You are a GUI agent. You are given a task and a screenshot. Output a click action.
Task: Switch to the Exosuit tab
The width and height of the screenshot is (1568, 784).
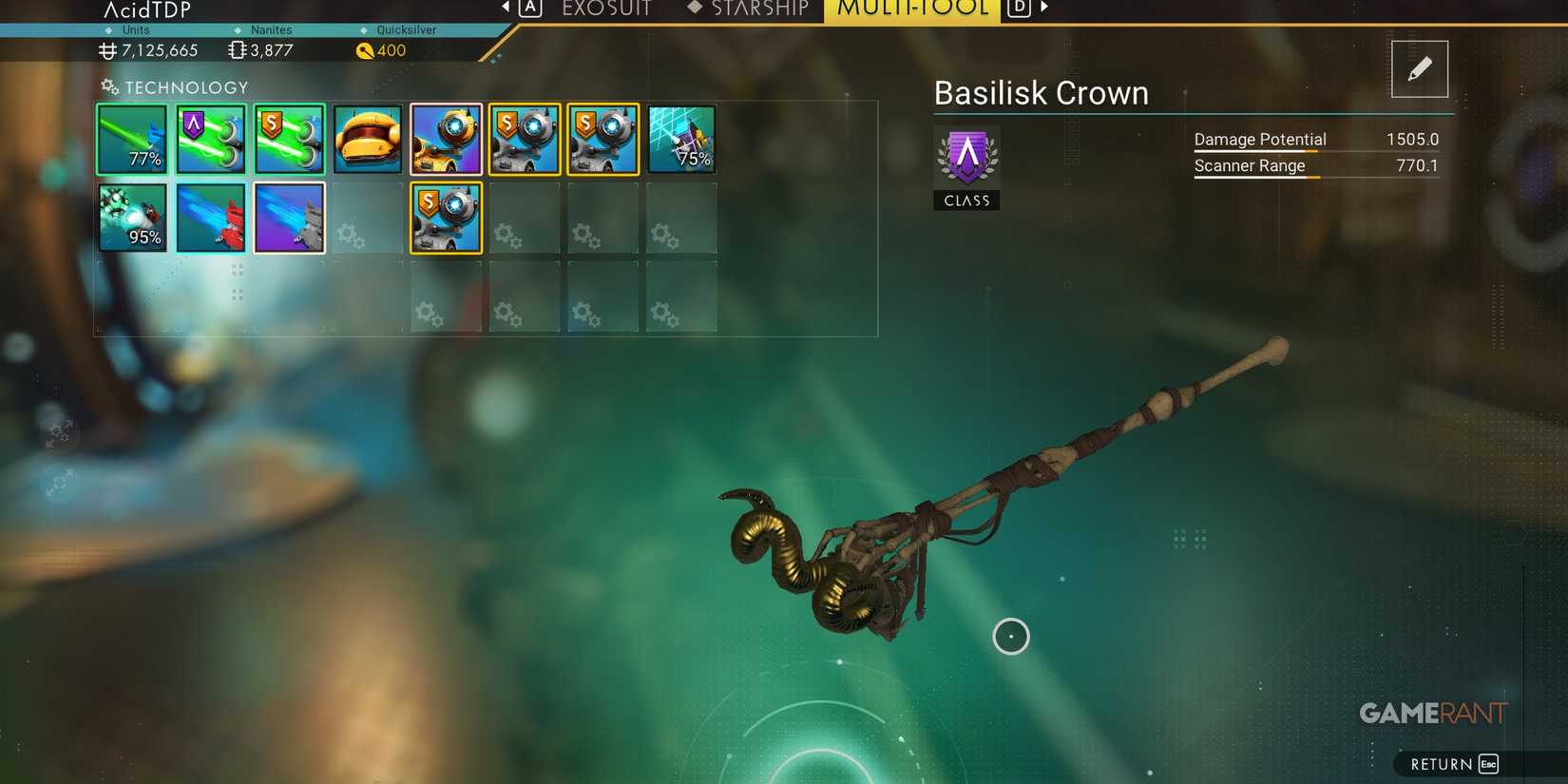click(606, 10)
